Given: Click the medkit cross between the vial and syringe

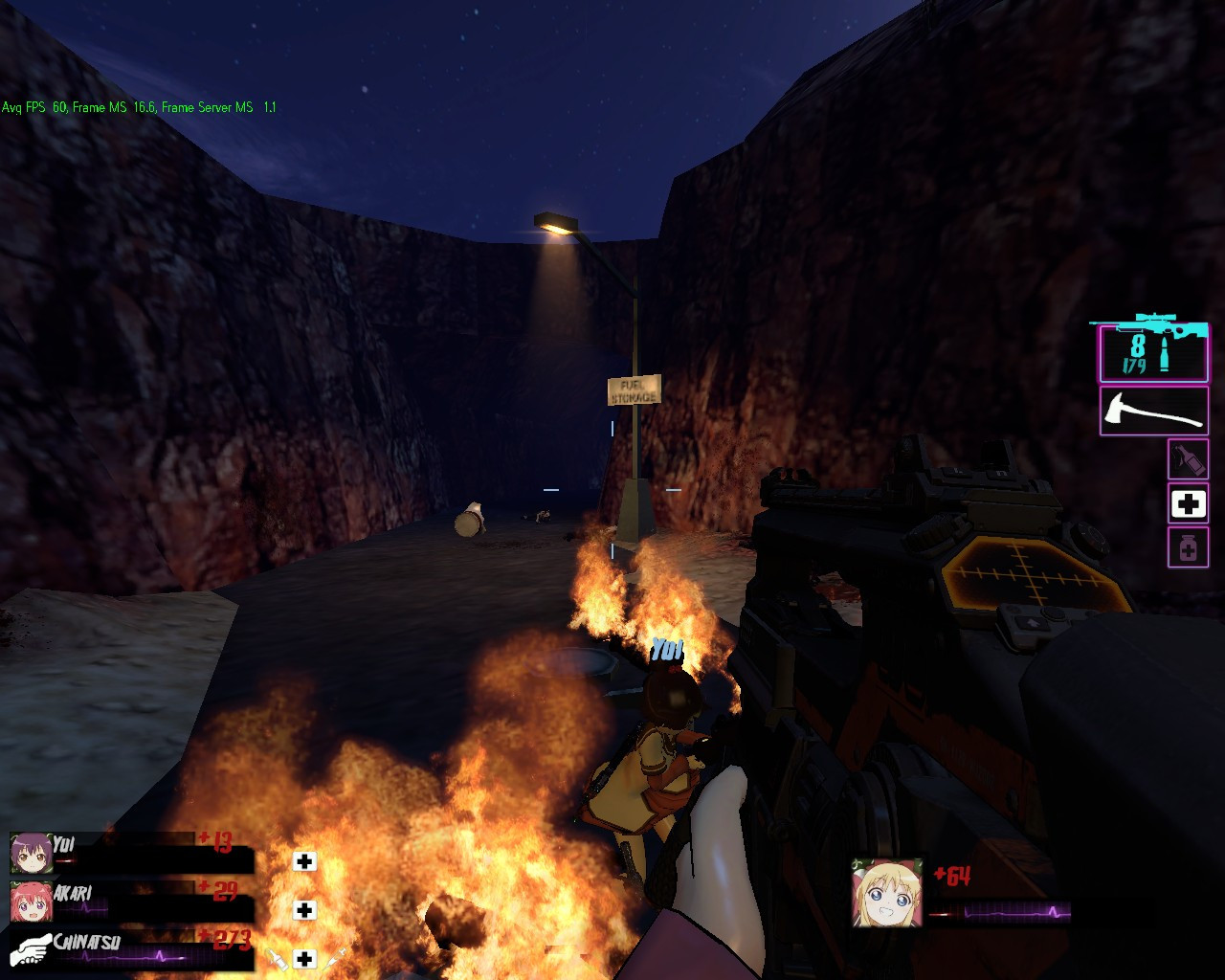Looking at the screenshot, I should coord(304,960).
